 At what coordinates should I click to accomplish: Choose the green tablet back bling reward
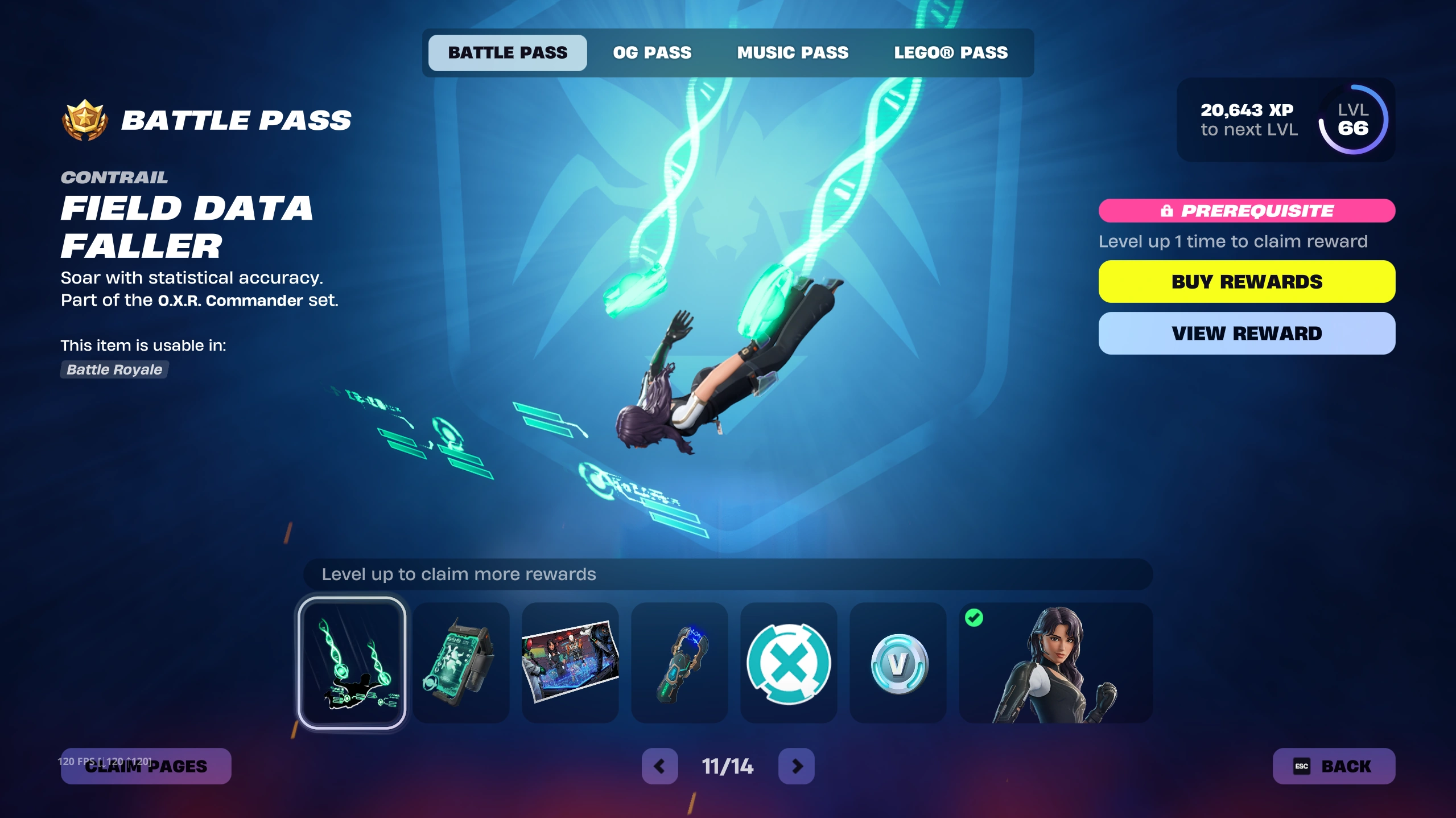pyautogui.click(x=461, y=663)
